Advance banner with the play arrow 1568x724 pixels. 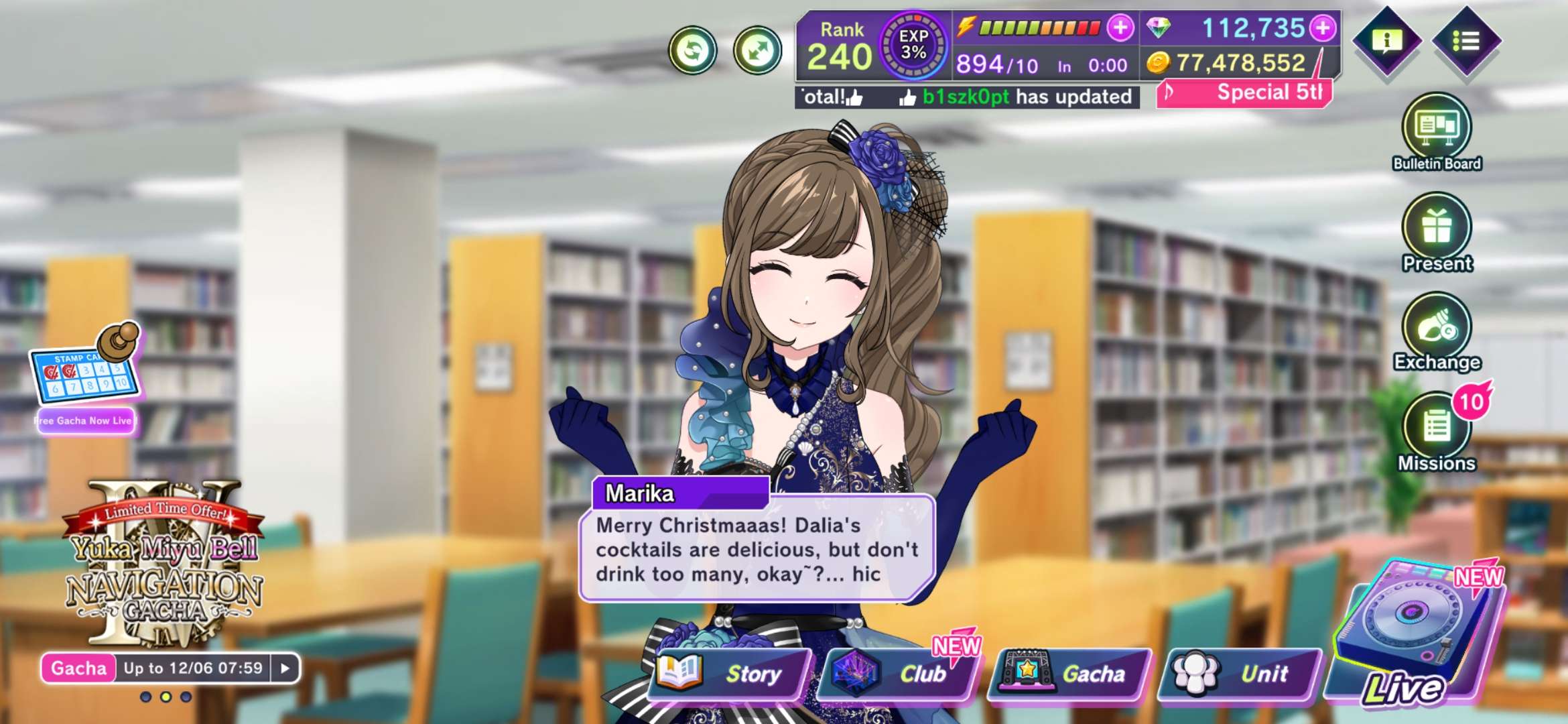point(285,668)
